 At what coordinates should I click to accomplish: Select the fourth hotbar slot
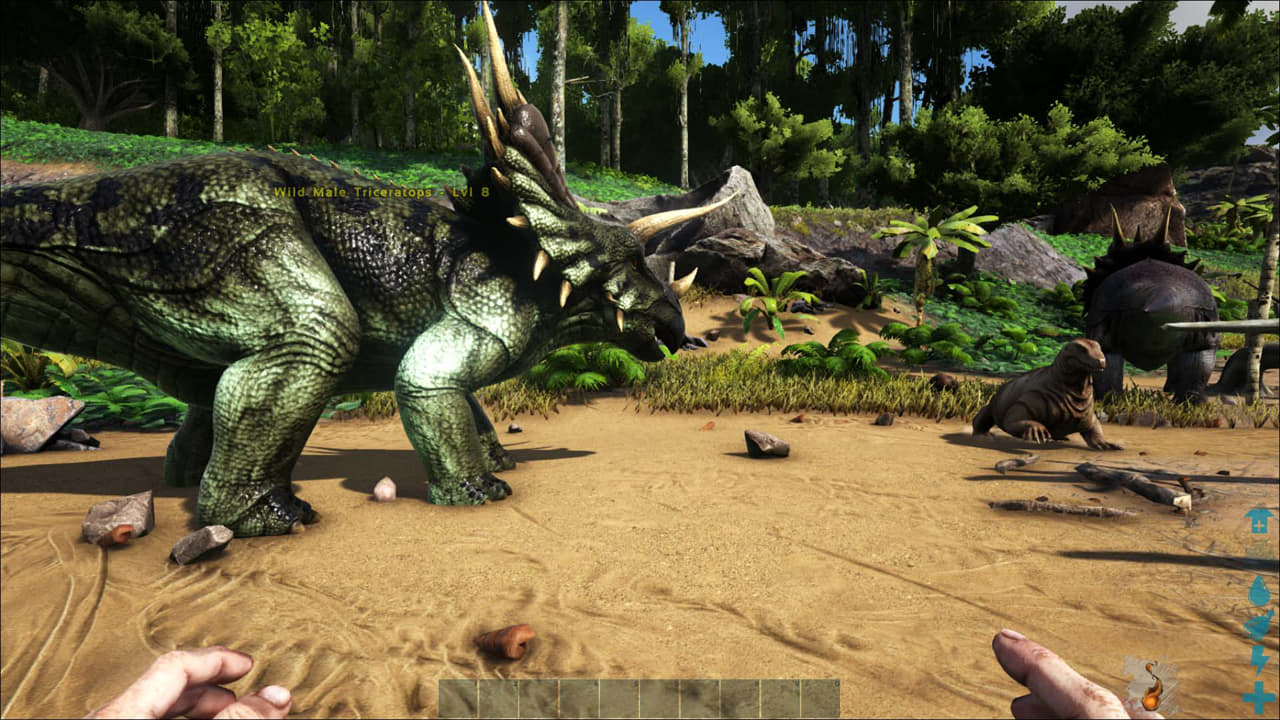(x=578, y=697)
